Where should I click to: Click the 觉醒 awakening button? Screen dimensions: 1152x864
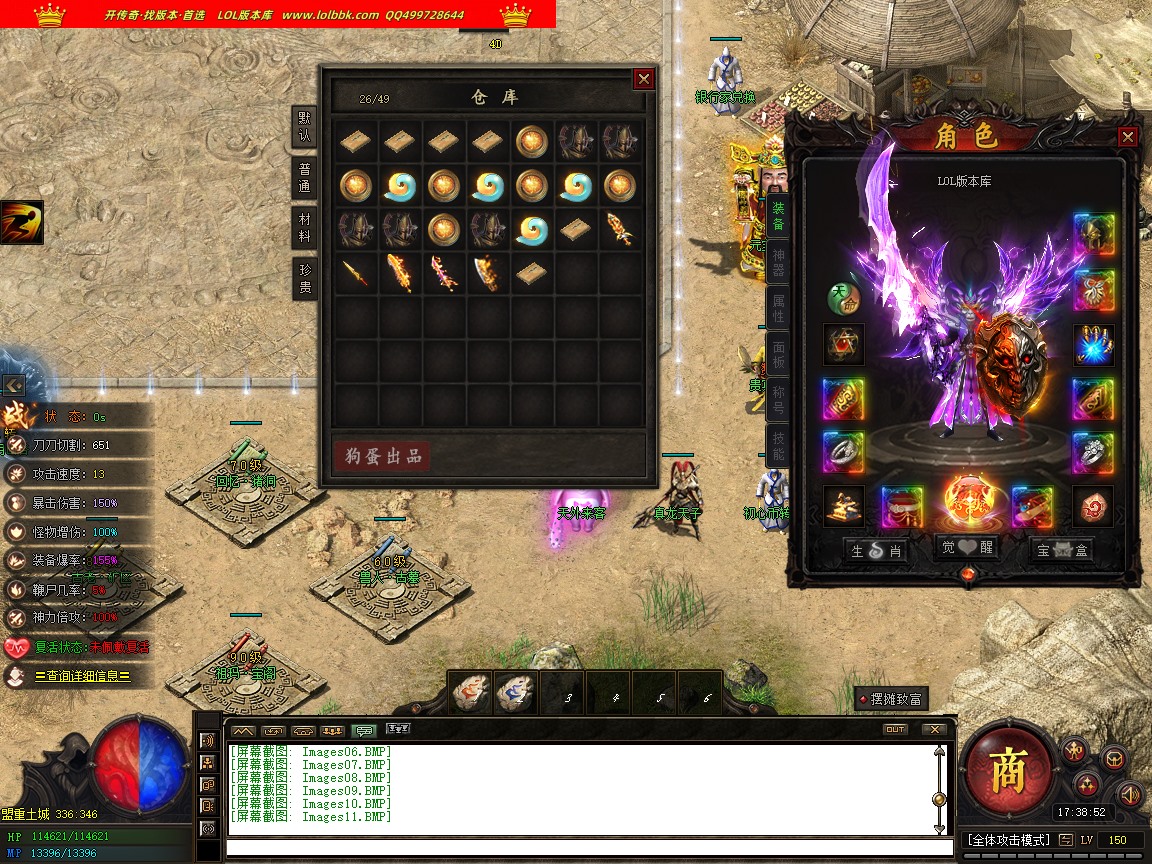click(969, 547)
